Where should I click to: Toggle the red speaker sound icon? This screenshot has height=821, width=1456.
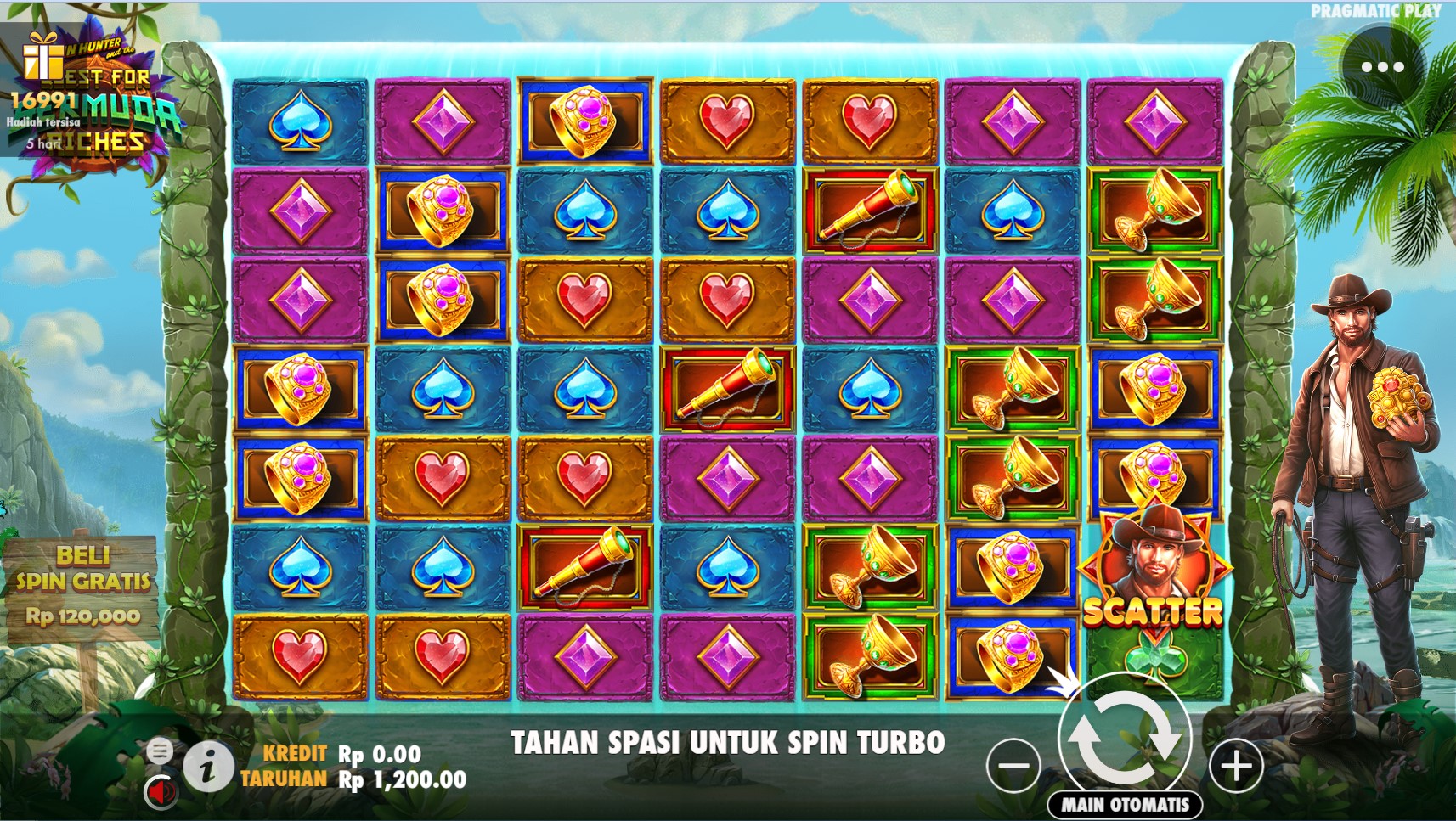click(x=159, y=791)
